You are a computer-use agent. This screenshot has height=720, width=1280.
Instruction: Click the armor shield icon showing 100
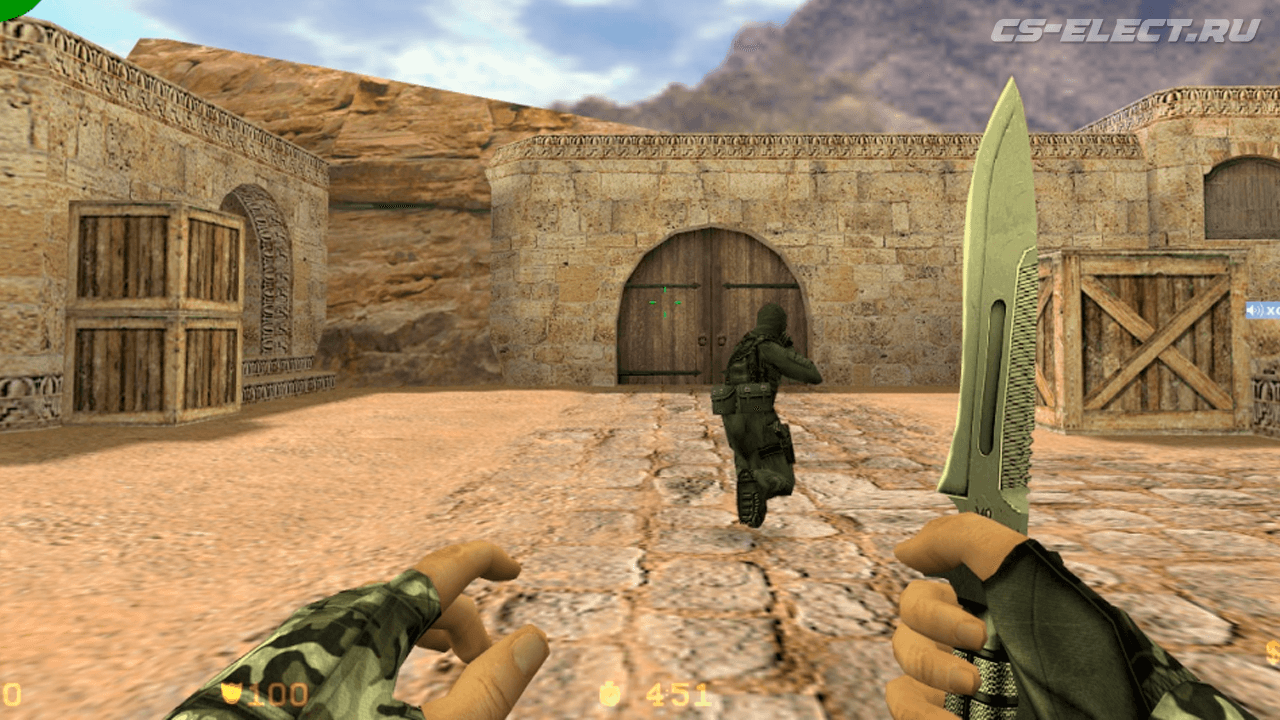tap(232, 691)
